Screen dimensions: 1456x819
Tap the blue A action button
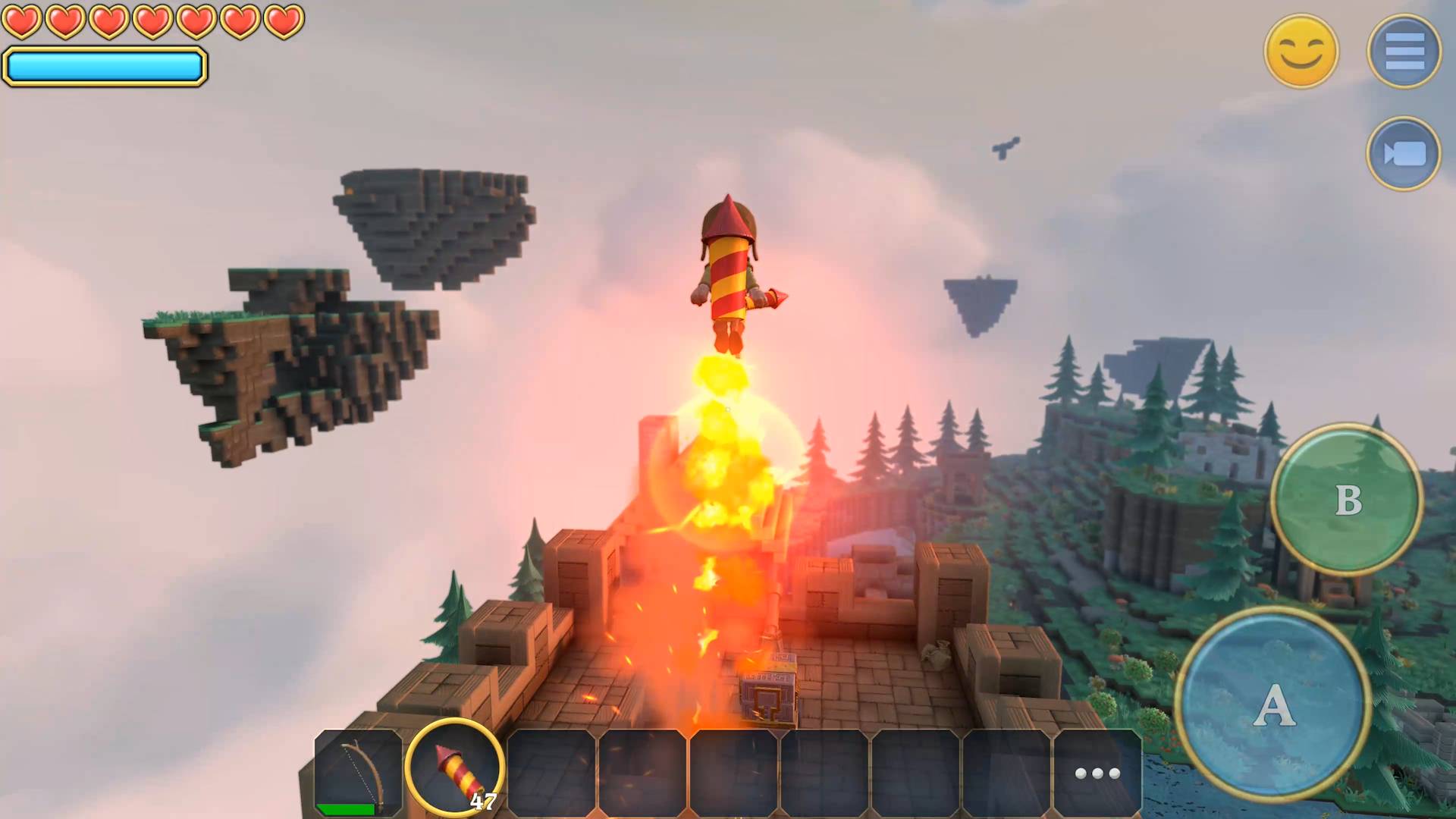pyautogui.click(x=1274, y=705)
